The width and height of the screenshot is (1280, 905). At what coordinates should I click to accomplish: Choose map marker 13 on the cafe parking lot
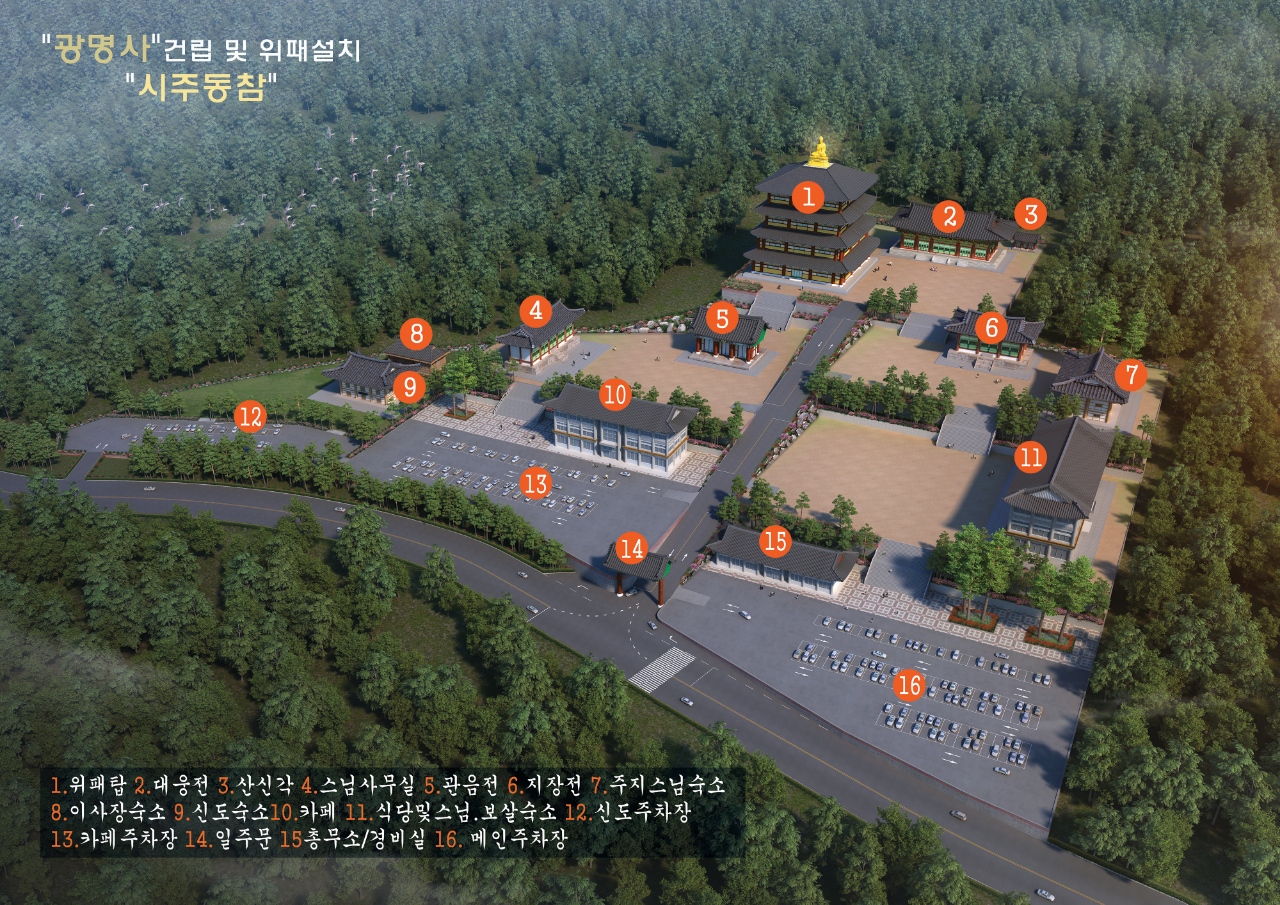[537, 484]
